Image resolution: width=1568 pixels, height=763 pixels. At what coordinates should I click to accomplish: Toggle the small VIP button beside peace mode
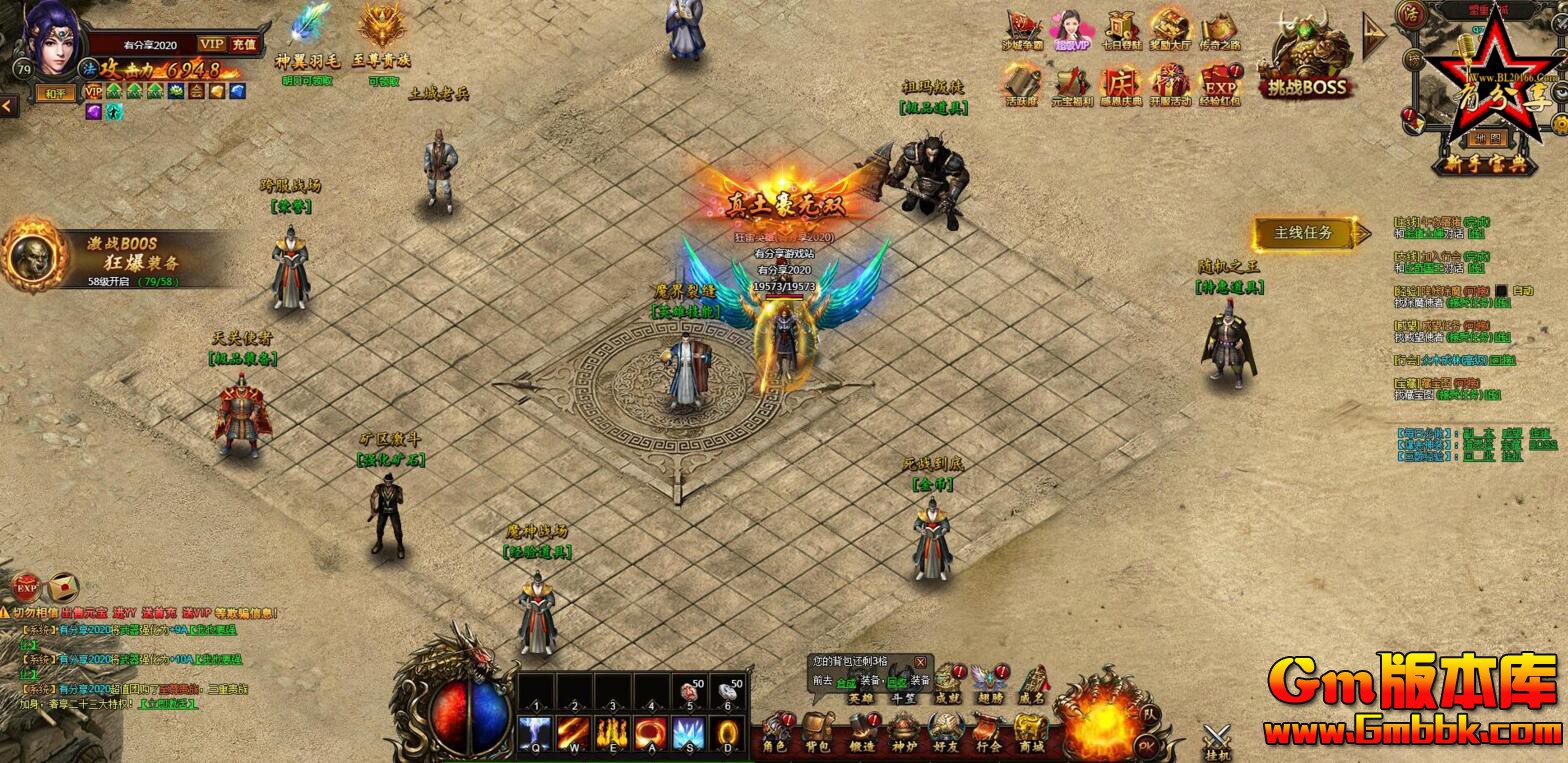click(x=93, y=91)
